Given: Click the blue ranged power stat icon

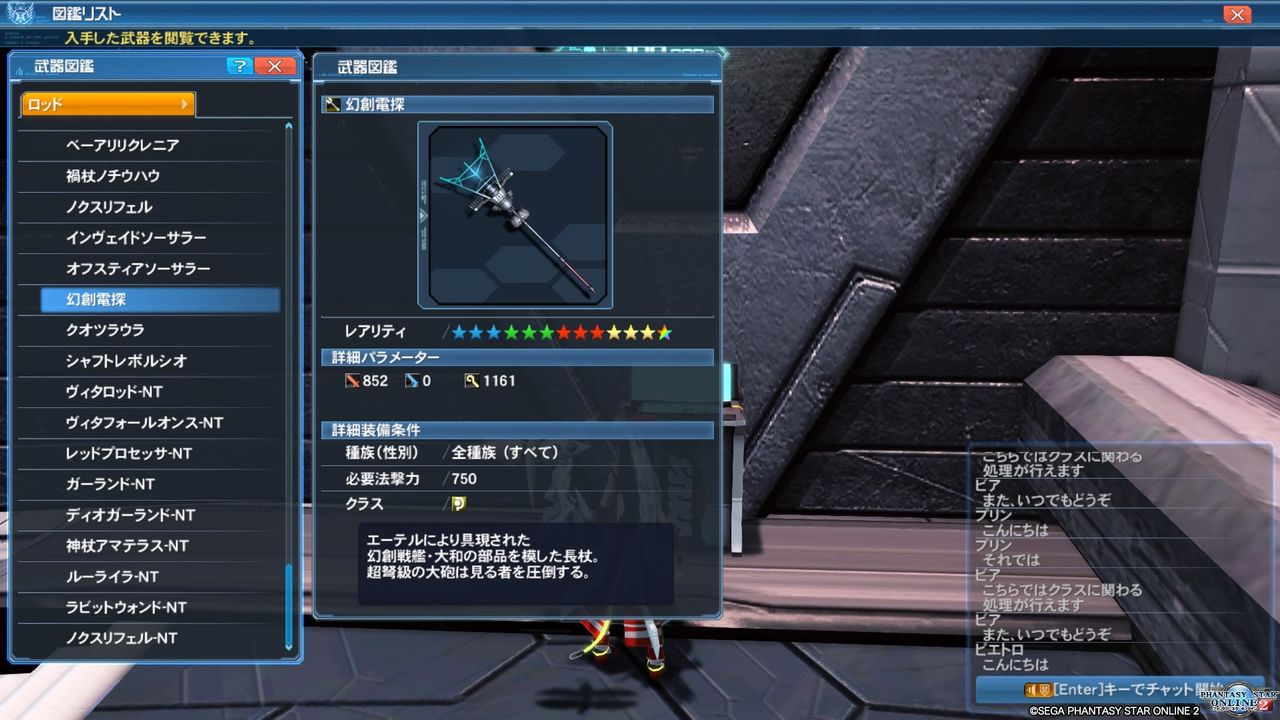Looking at the screenshot, I should pos(415,380).
